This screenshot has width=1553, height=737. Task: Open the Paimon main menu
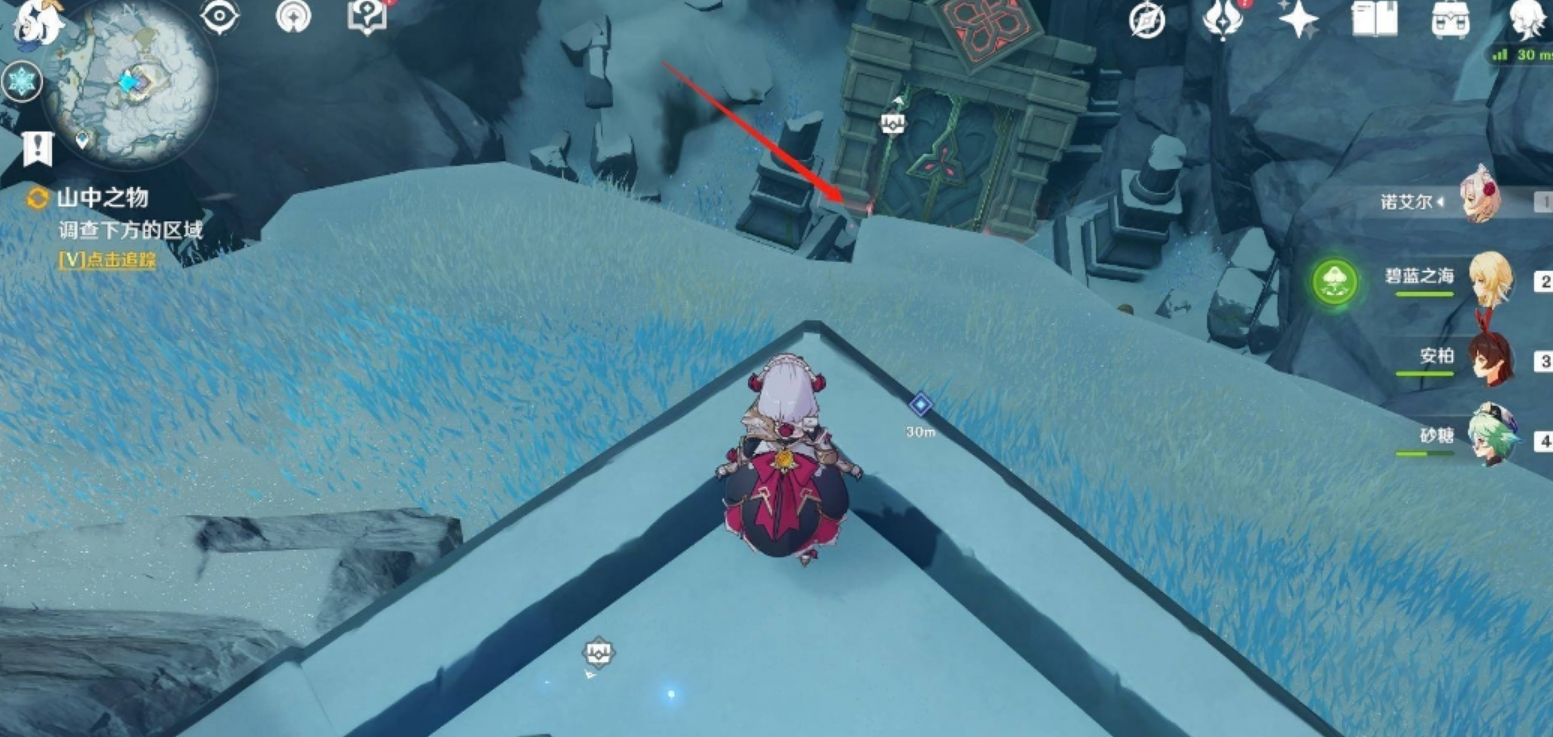pos(34,22)
